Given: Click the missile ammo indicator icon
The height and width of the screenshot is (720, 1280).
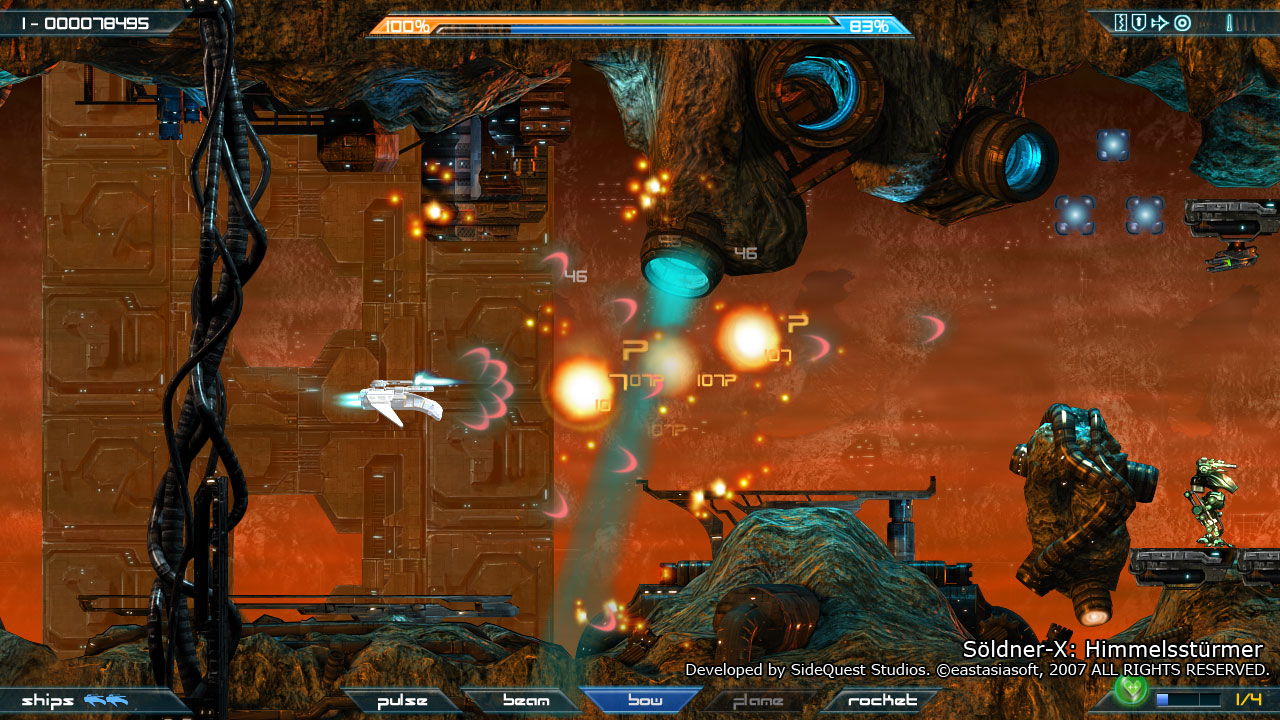Looking at the screenshot, I should [x=1230, y=22].
